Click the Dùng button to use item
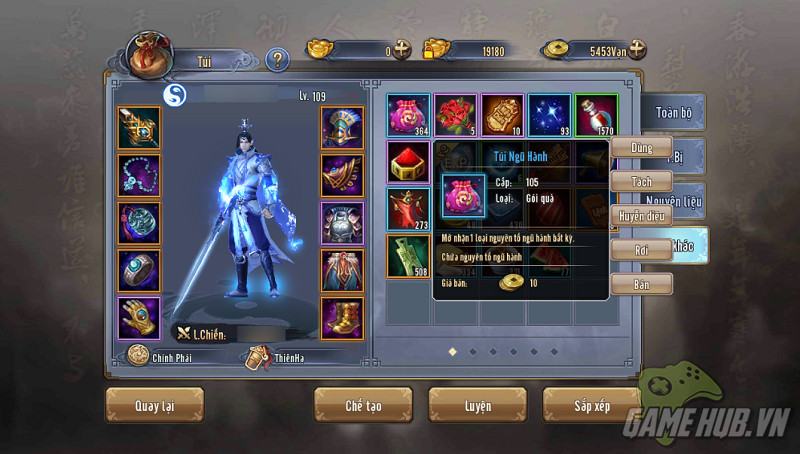This screenshot has height=454, width=800. pos(640,148)
